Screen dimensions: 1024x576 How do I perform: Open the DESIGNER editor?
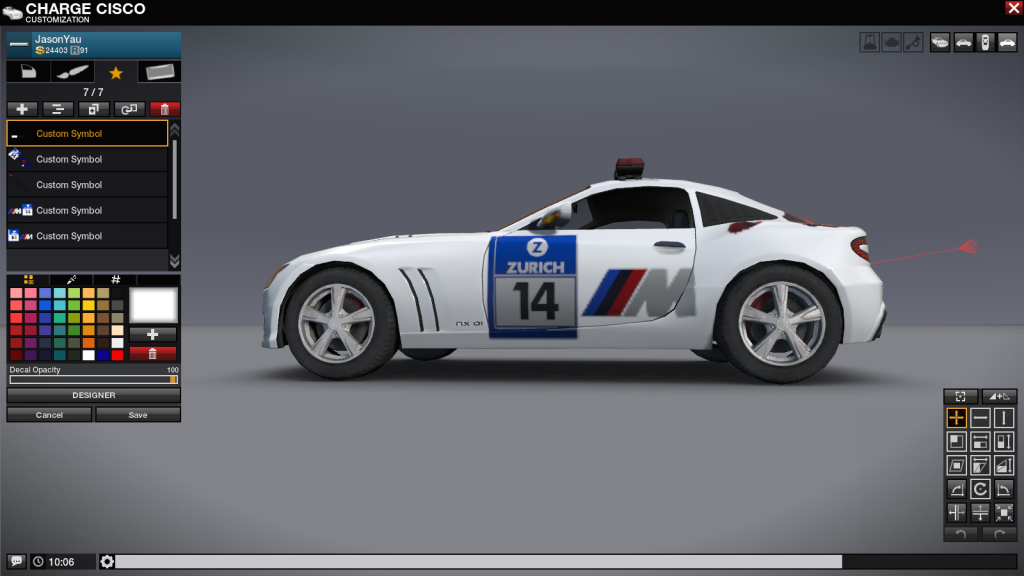click(94, 395)
